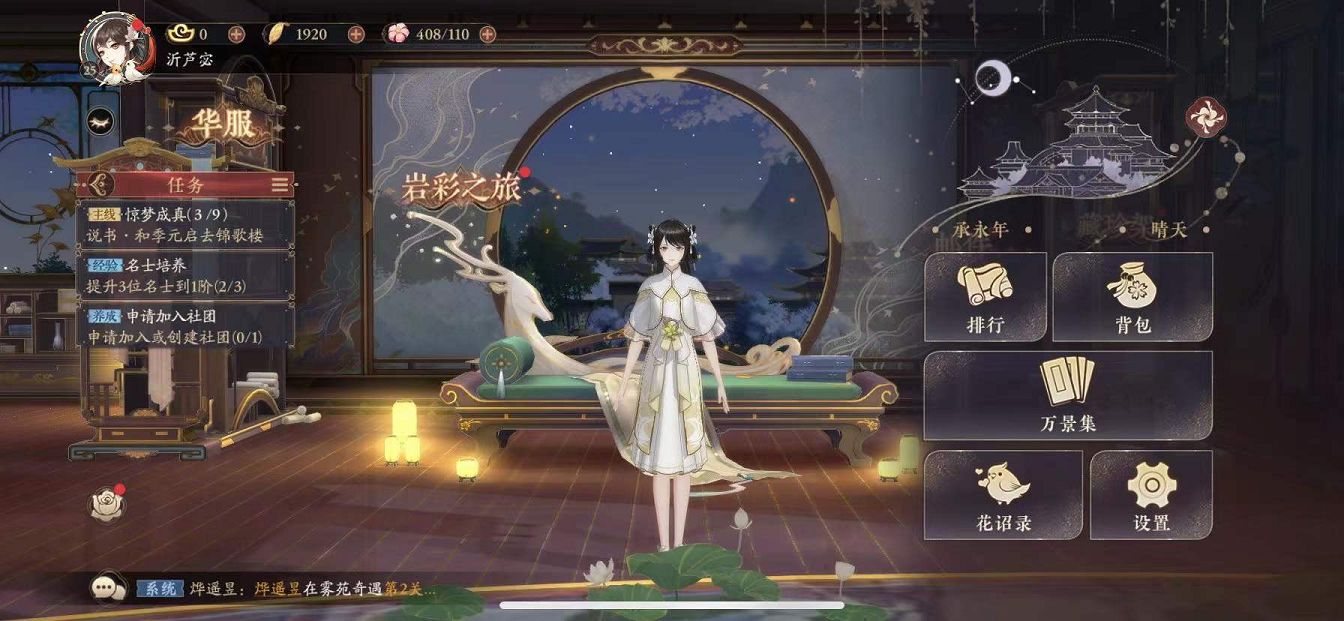The height and width of the screenshot is (621, 1344).
Task: Select the main quest 惊梦成真
Action: 186,225
